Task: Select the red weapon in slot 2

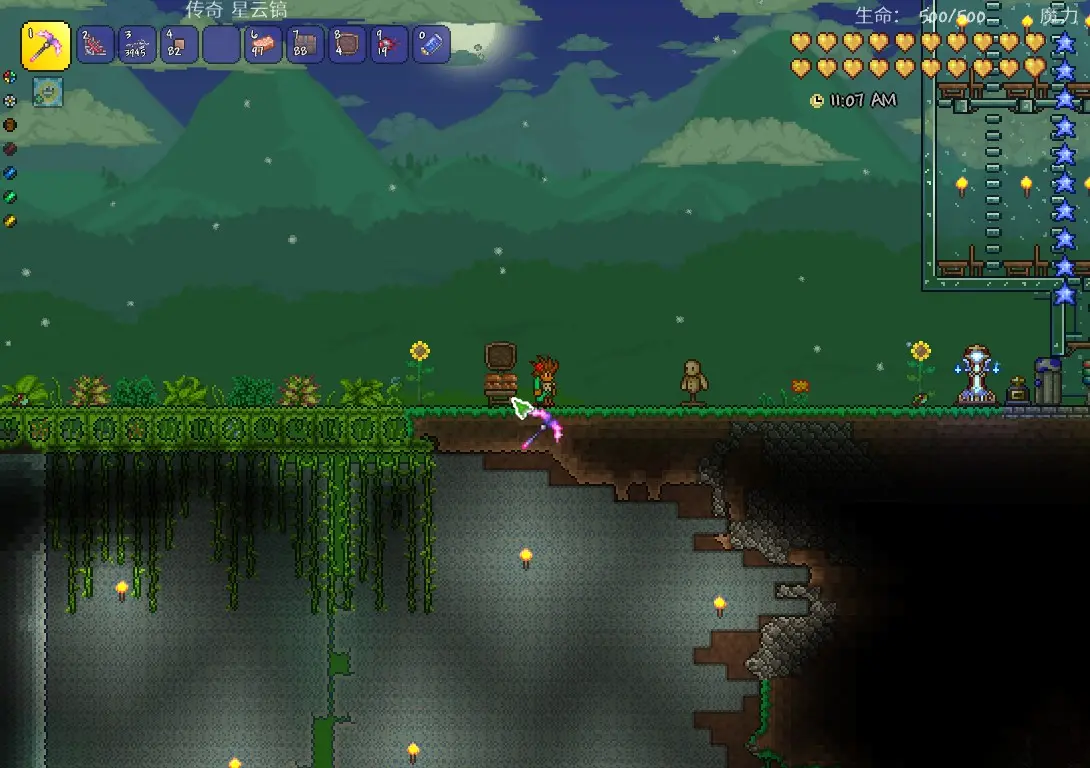Action: [95, 45]
